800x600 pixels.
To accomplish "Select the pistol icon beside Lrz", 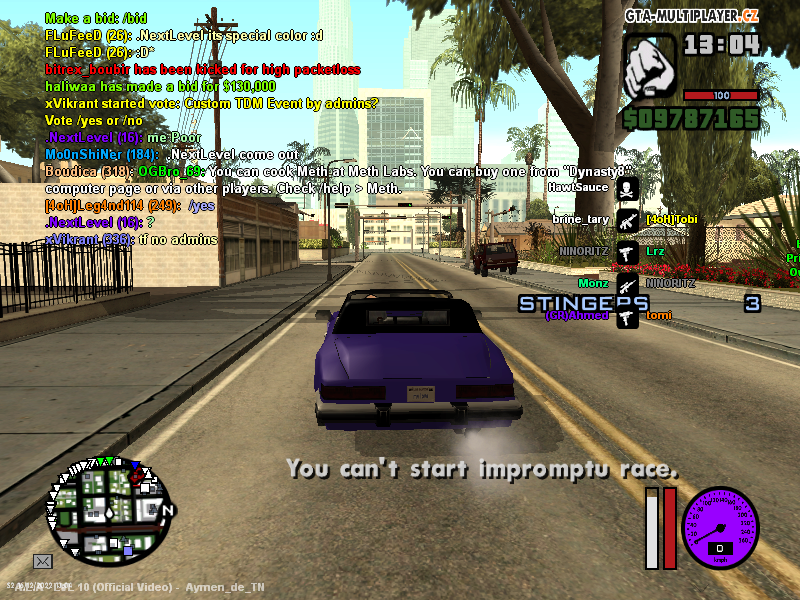I will click(627, 252).
